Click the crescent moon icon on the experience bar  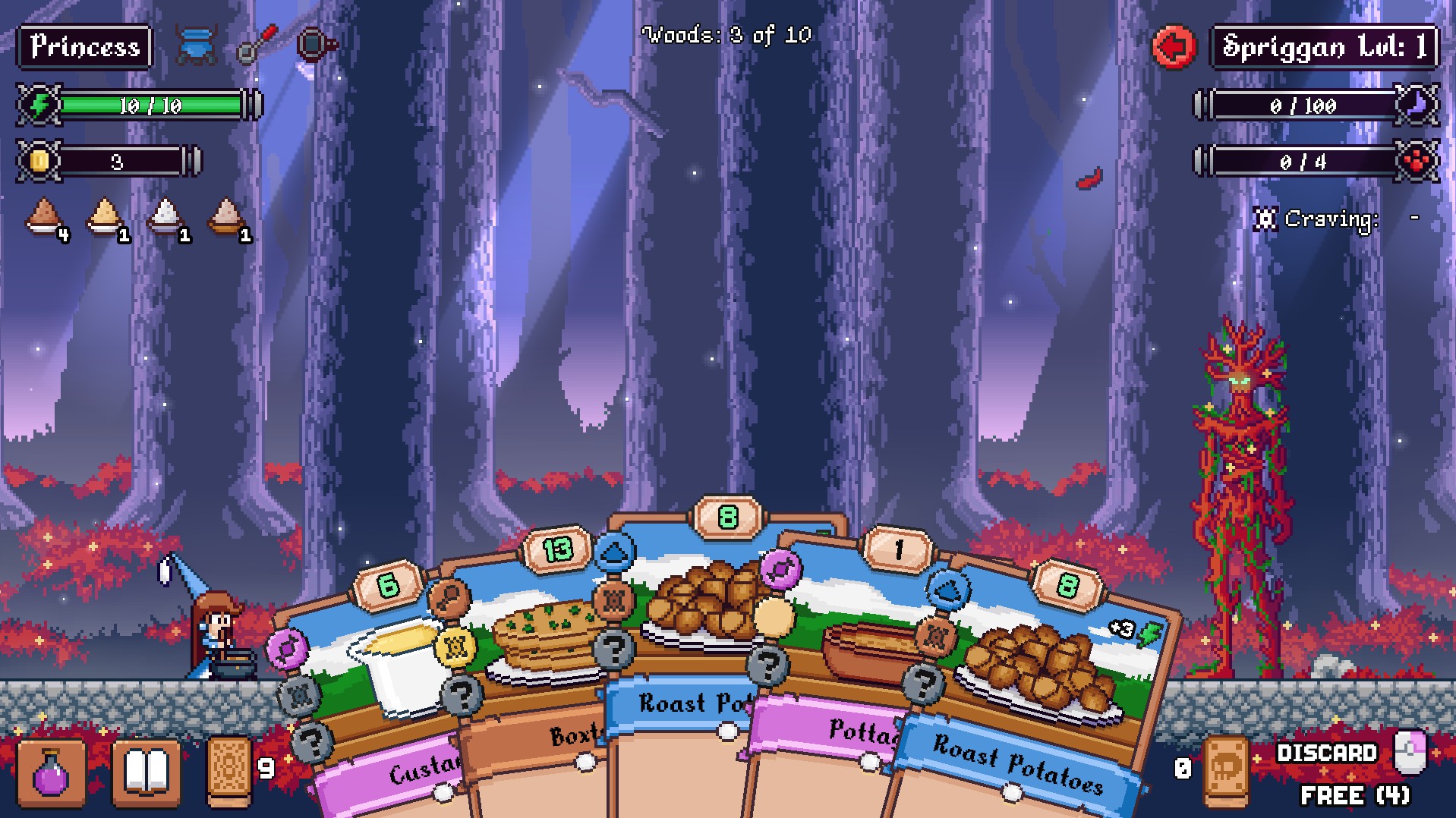(x=1417, y=105)
